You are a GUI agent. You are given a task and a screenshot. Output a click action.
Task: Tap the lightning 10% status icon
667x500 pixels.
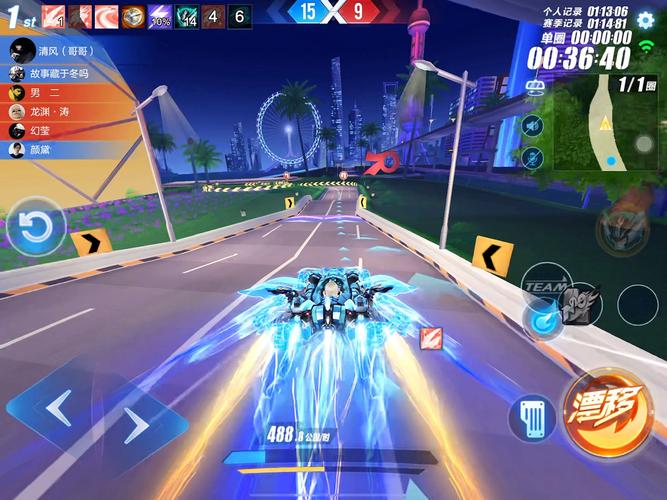coord(159,17)
